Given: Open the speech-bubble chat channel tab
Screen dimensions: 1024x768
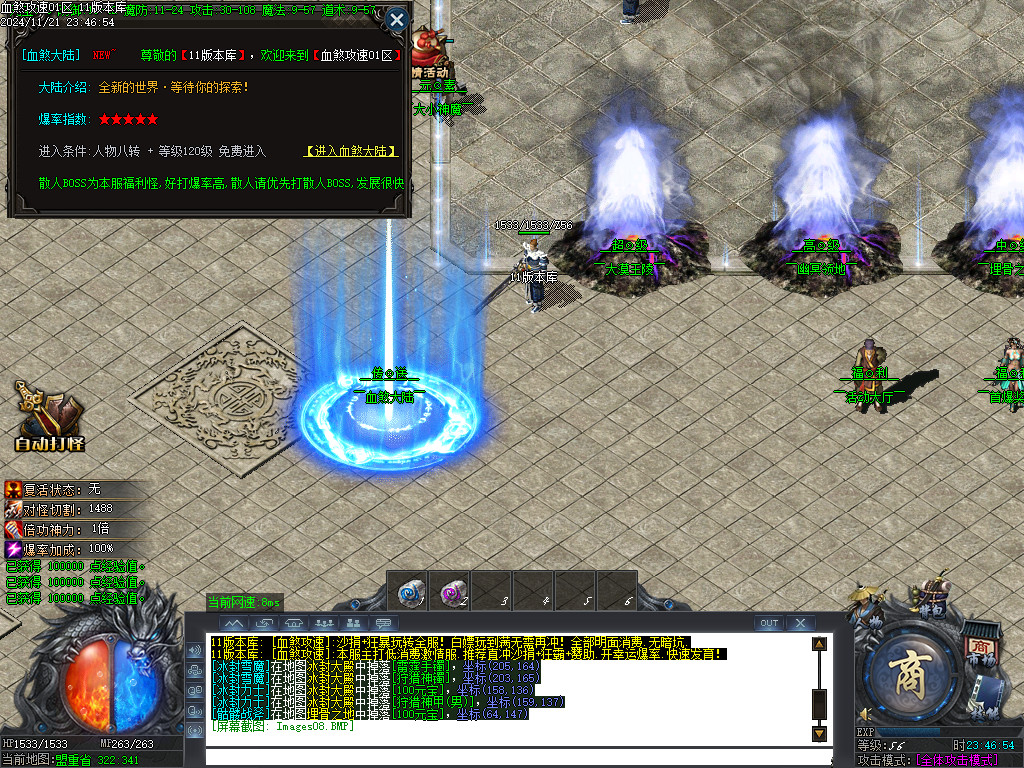Looking at the screenshot, I should (385, 623).
